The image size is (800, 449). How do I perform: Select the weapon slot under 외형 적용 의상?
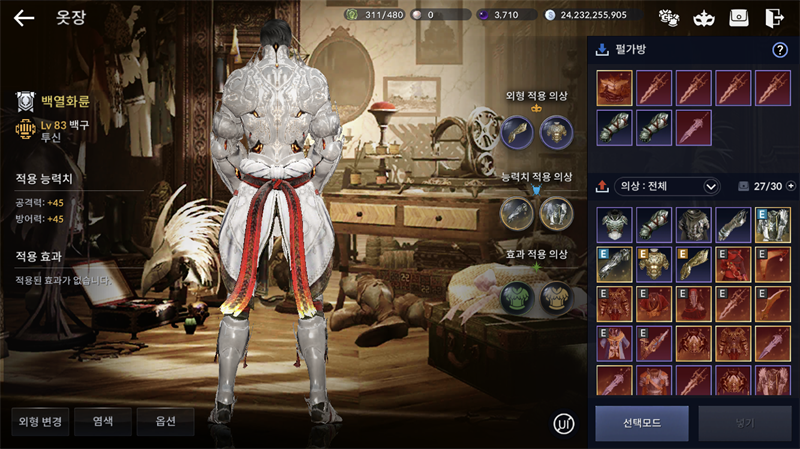517,131
